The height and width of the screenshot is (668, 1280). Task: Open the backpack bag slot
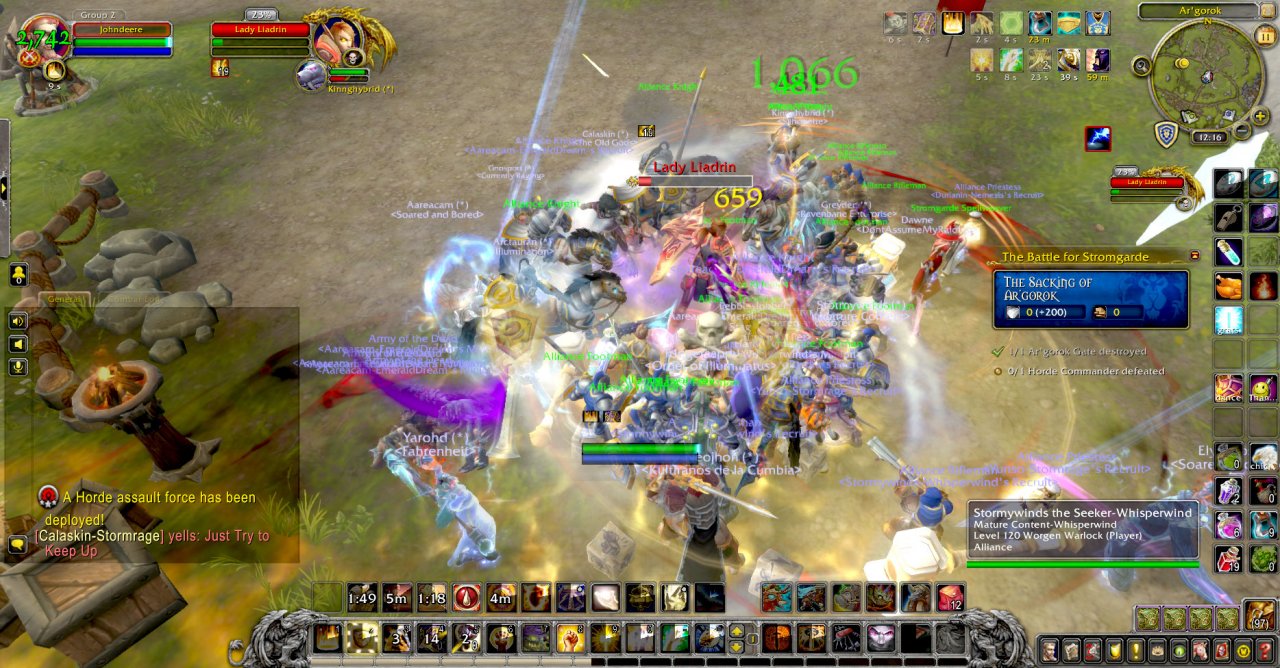click(1258, 617)
